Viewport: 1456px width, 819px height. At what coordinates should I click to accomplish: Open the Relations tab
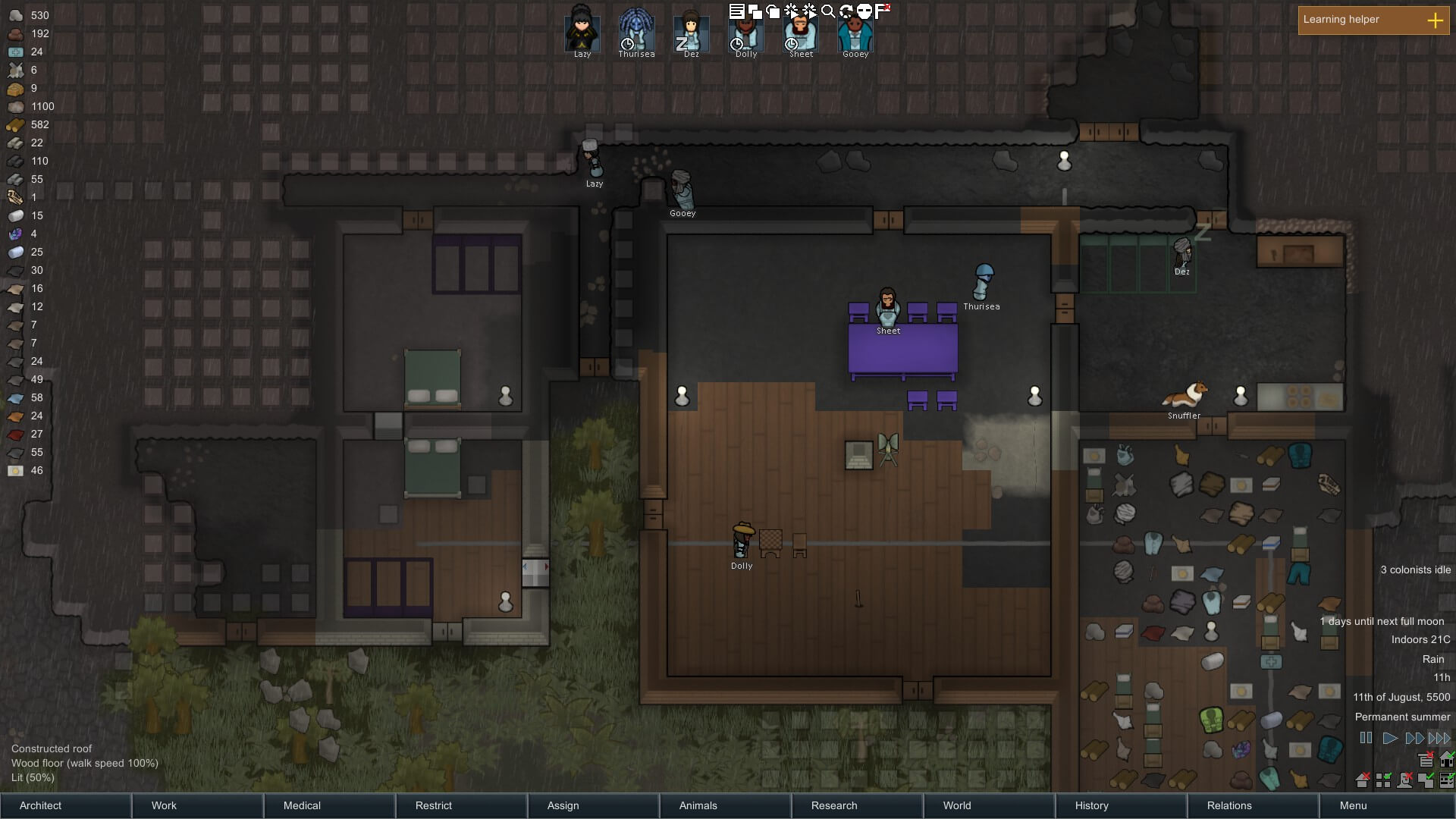click(1253, 805)
